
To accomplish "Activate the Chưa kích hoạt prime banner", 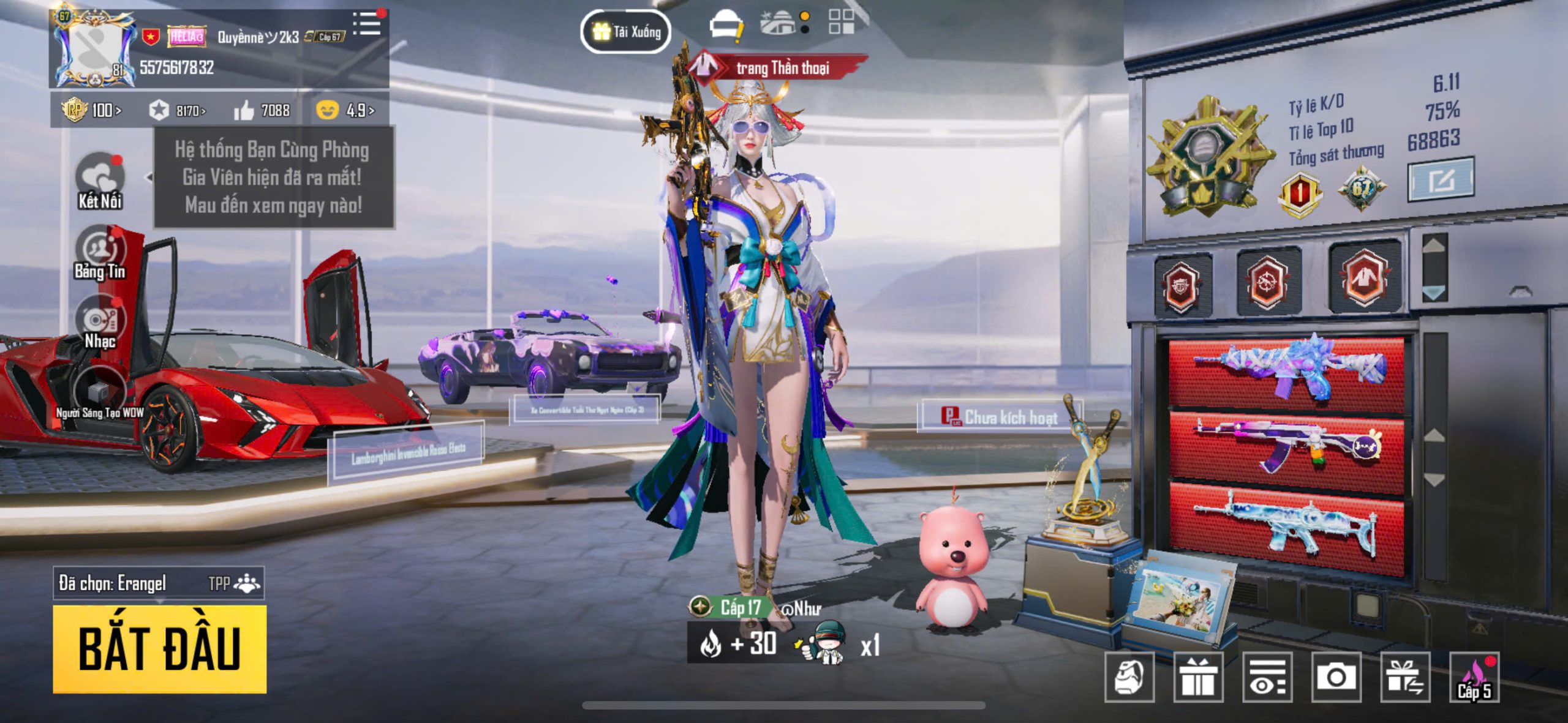I will coord(1000,417).
